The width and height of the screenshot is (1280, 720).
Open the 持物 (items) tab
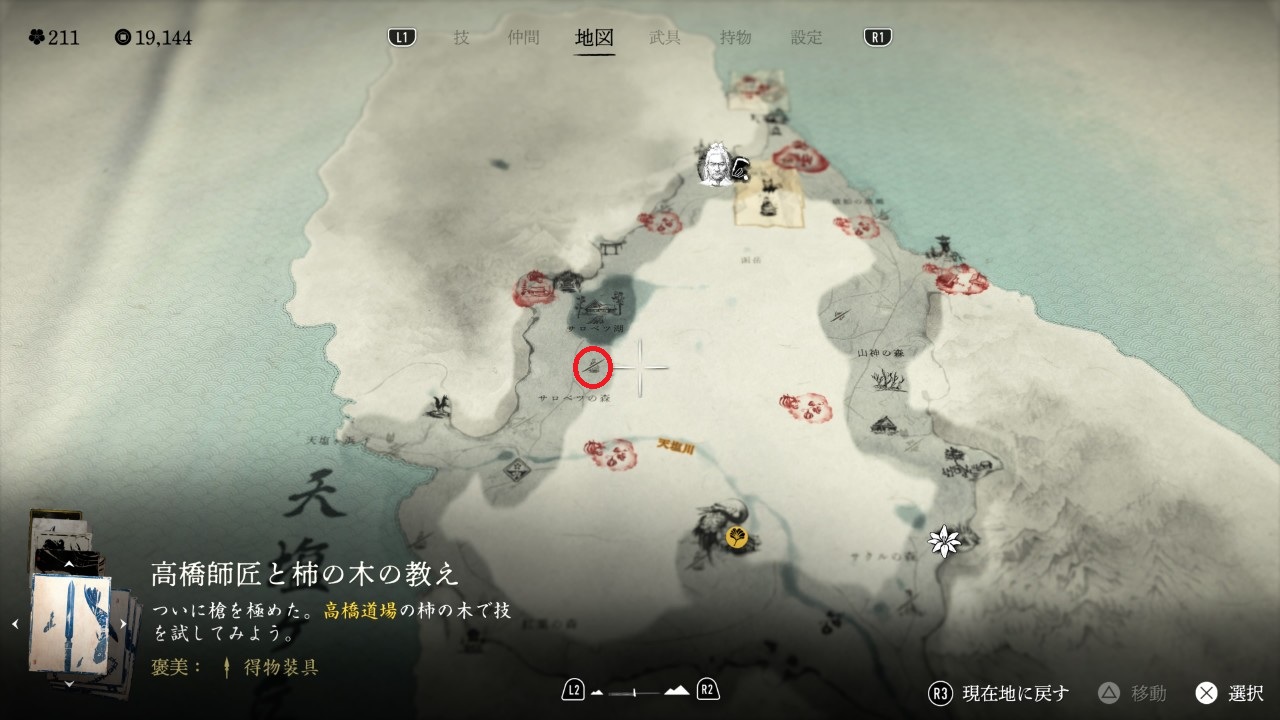(735, 38)
